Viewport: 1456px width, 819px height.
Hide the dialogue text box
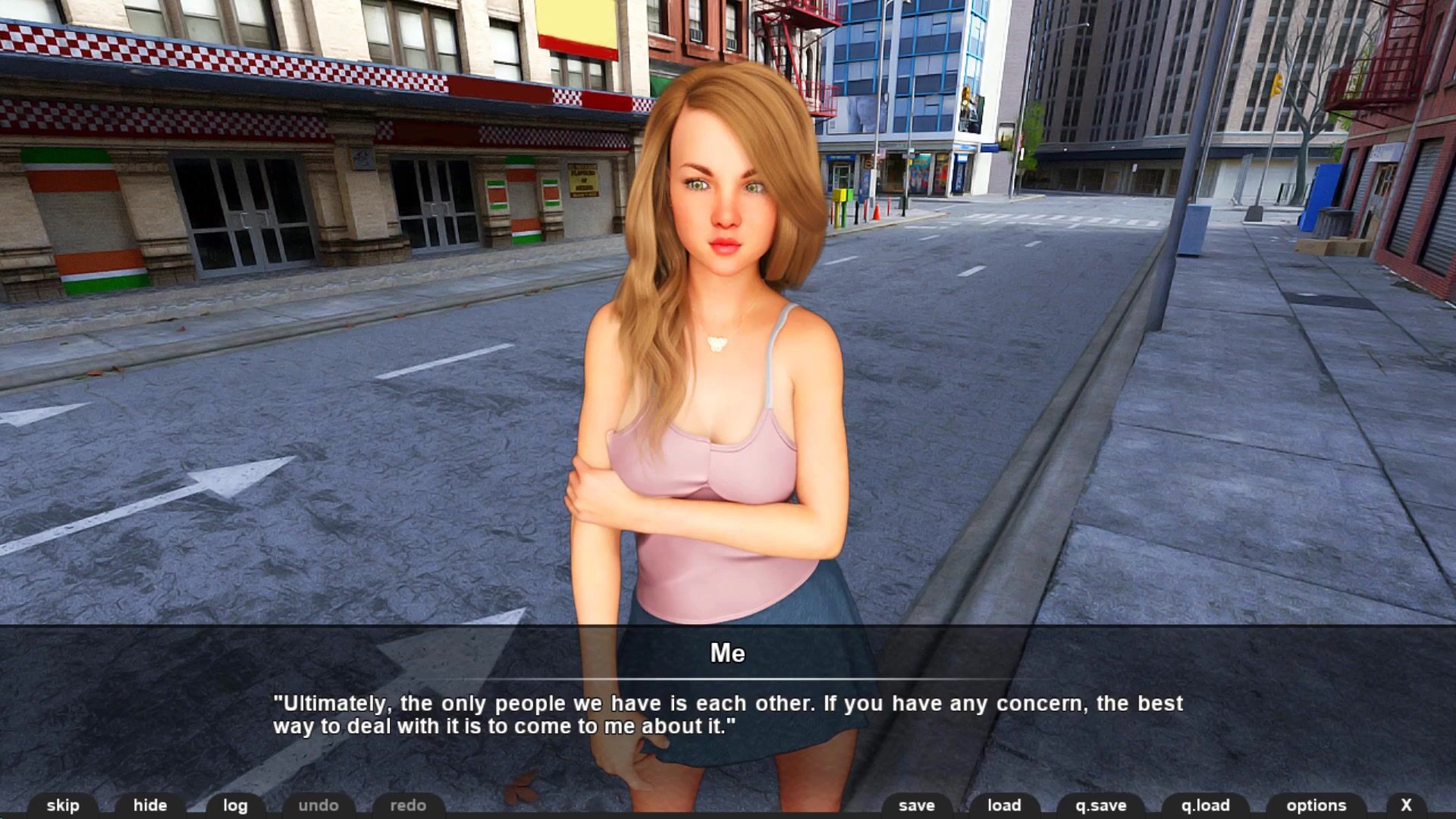[x=150, y=805]
